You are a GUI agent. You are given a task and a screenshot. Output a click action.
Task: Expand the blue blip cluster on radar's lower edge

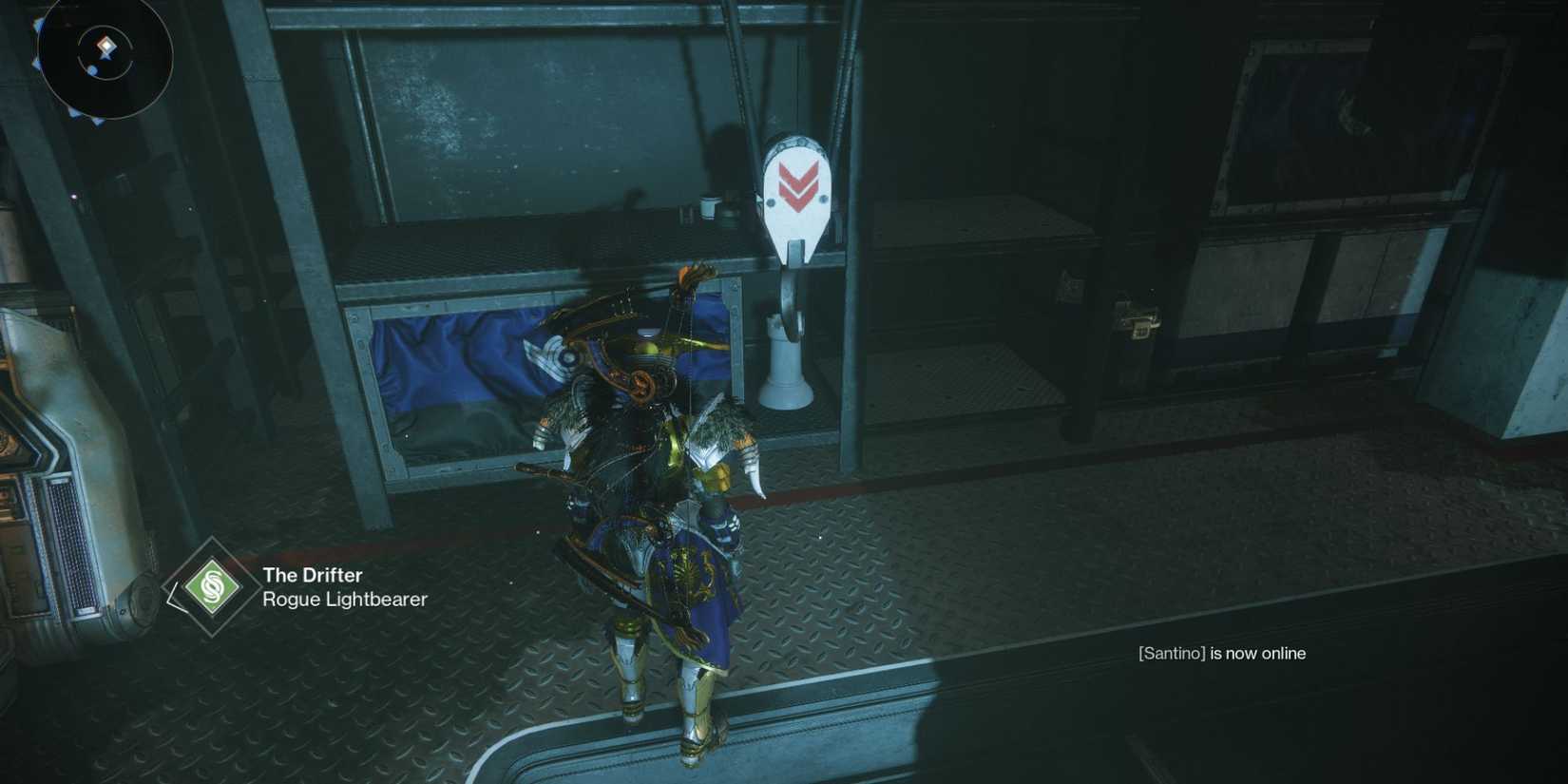[x=86, y=120]
